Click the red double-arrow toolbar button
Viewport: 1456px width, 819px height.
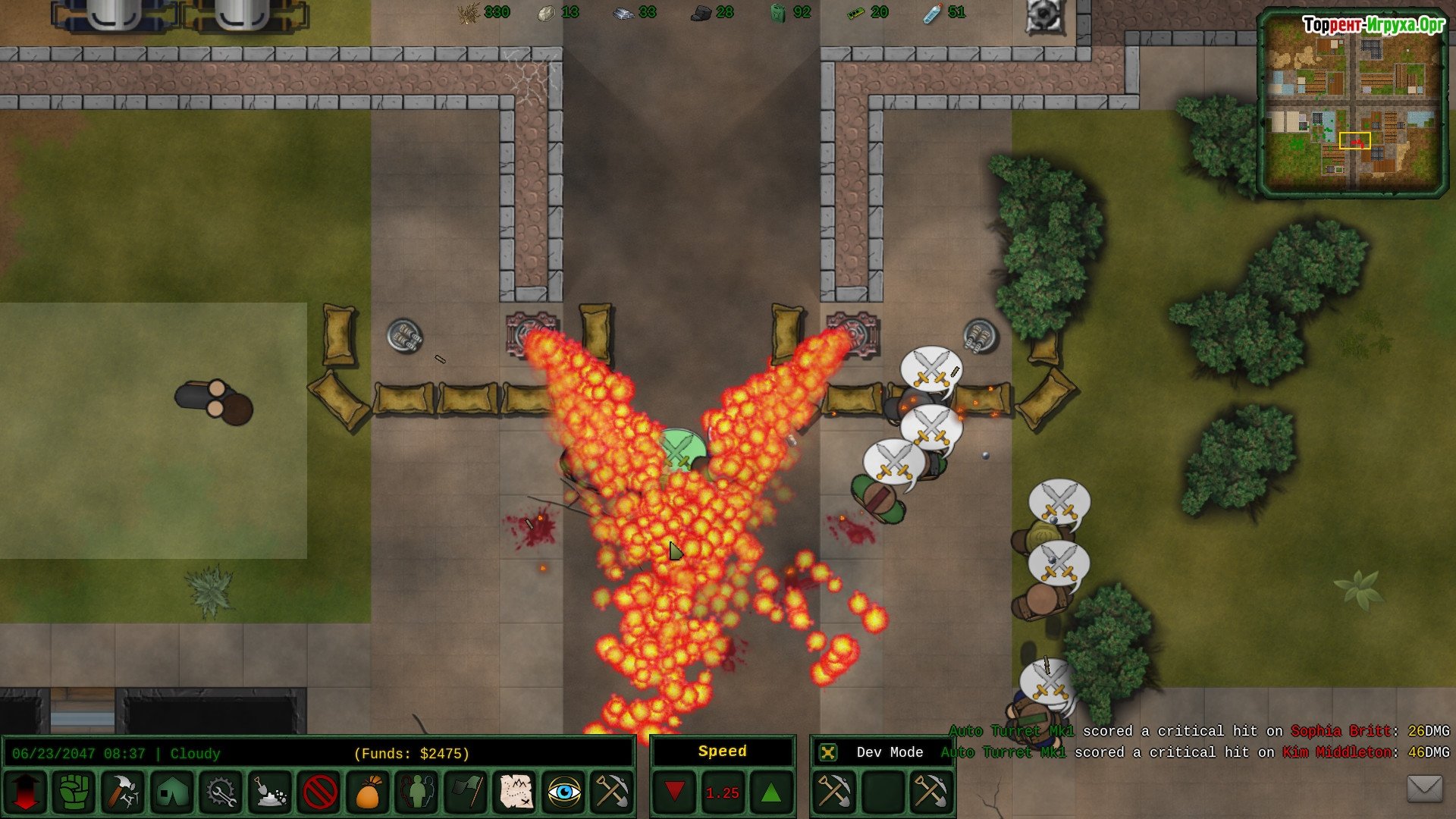pos(26,792)
